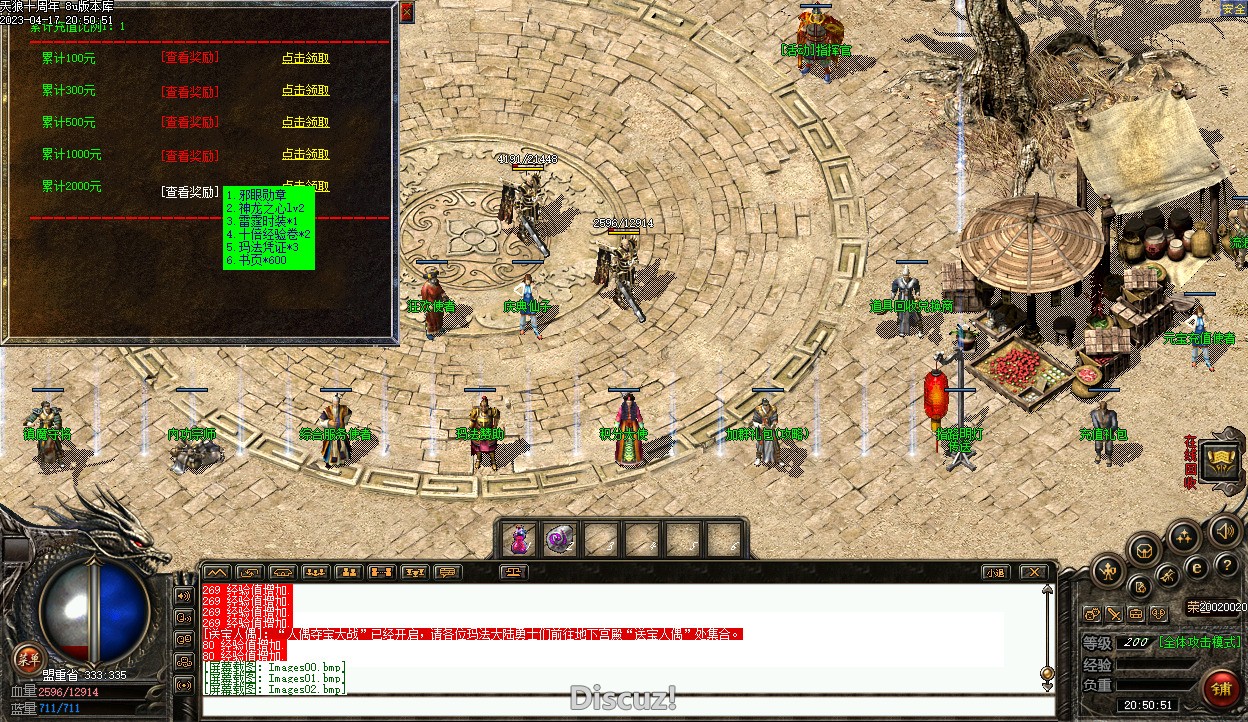Toggle the speaker sound button
The height and width of the screenshot is (722, 1248).
[x=1225, y=530]
